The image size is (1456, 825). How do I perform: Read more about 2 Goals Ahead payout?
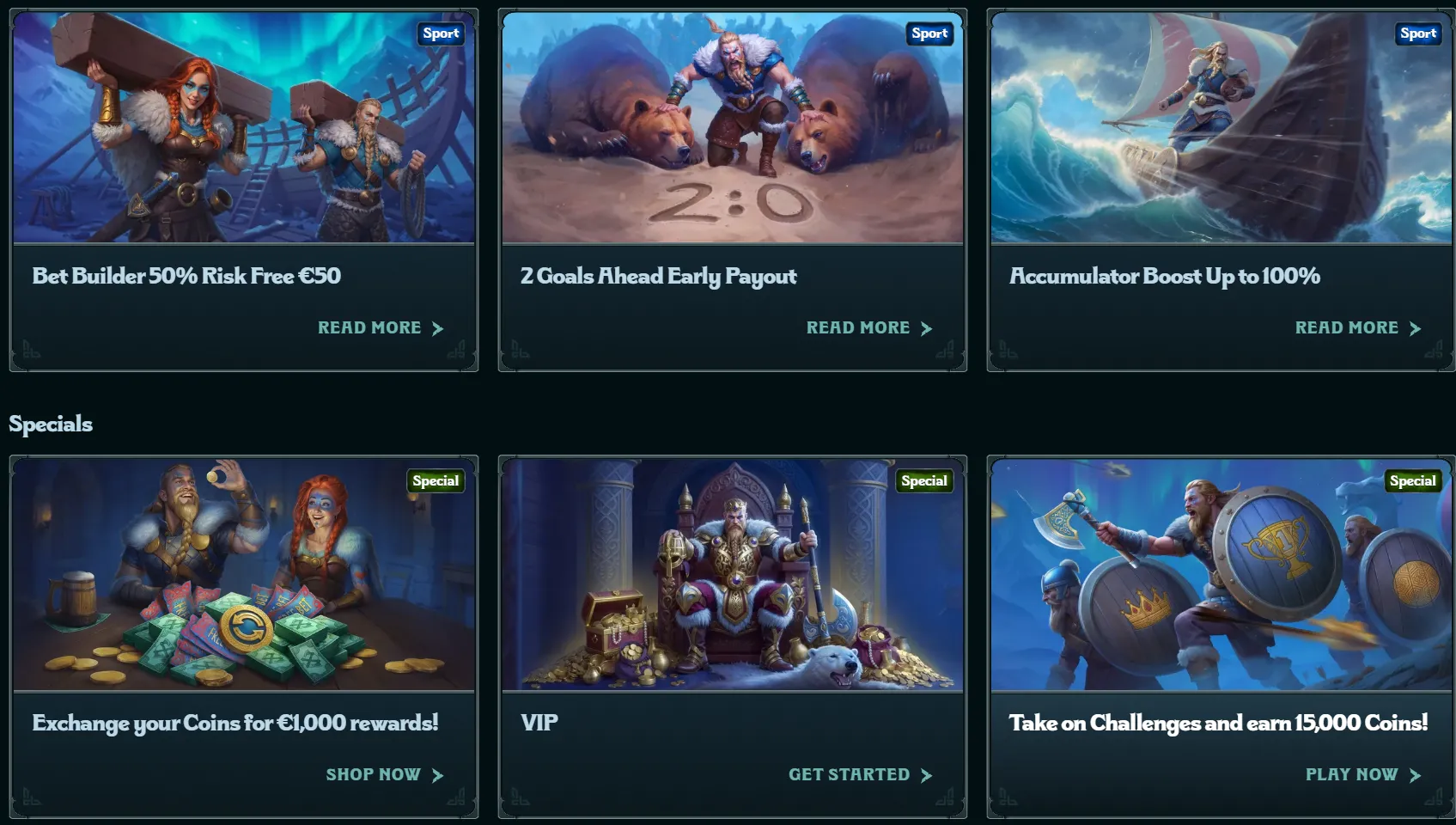coord(868,328)
